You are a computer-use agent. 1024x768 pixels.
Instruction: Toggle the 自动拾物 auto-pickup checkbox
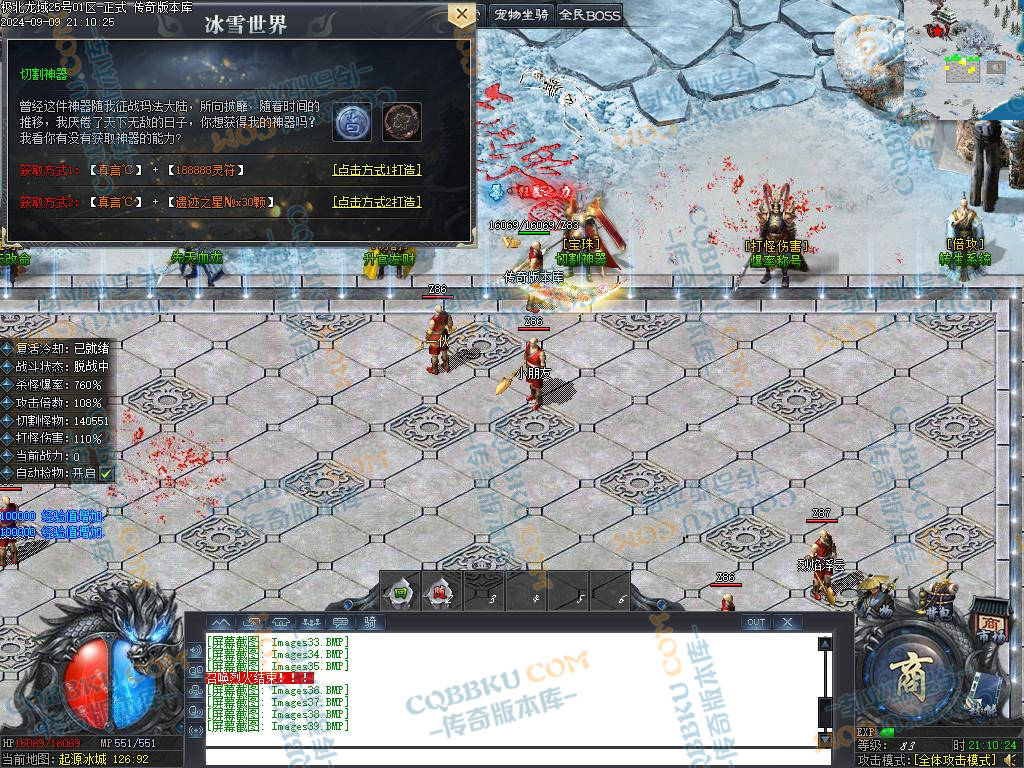pyautogui.click(x=107, y=473)
